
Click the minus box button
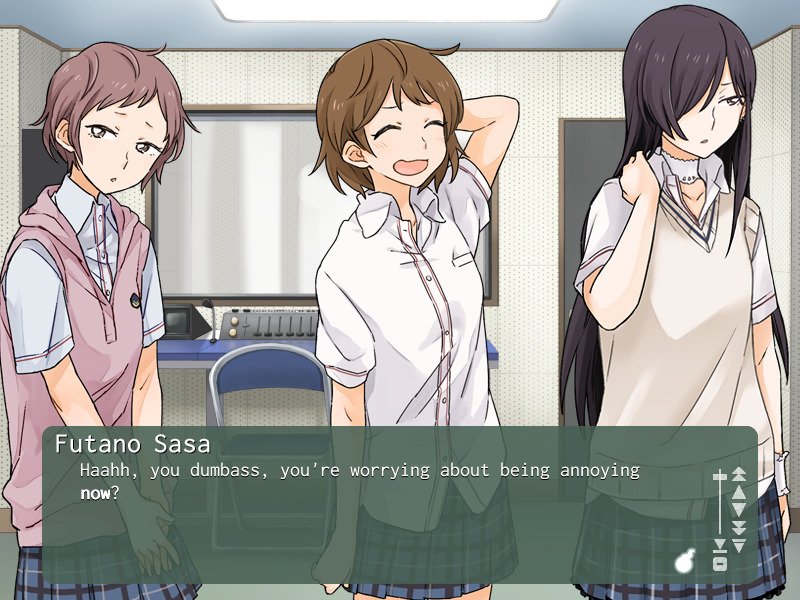pos(719,563)
